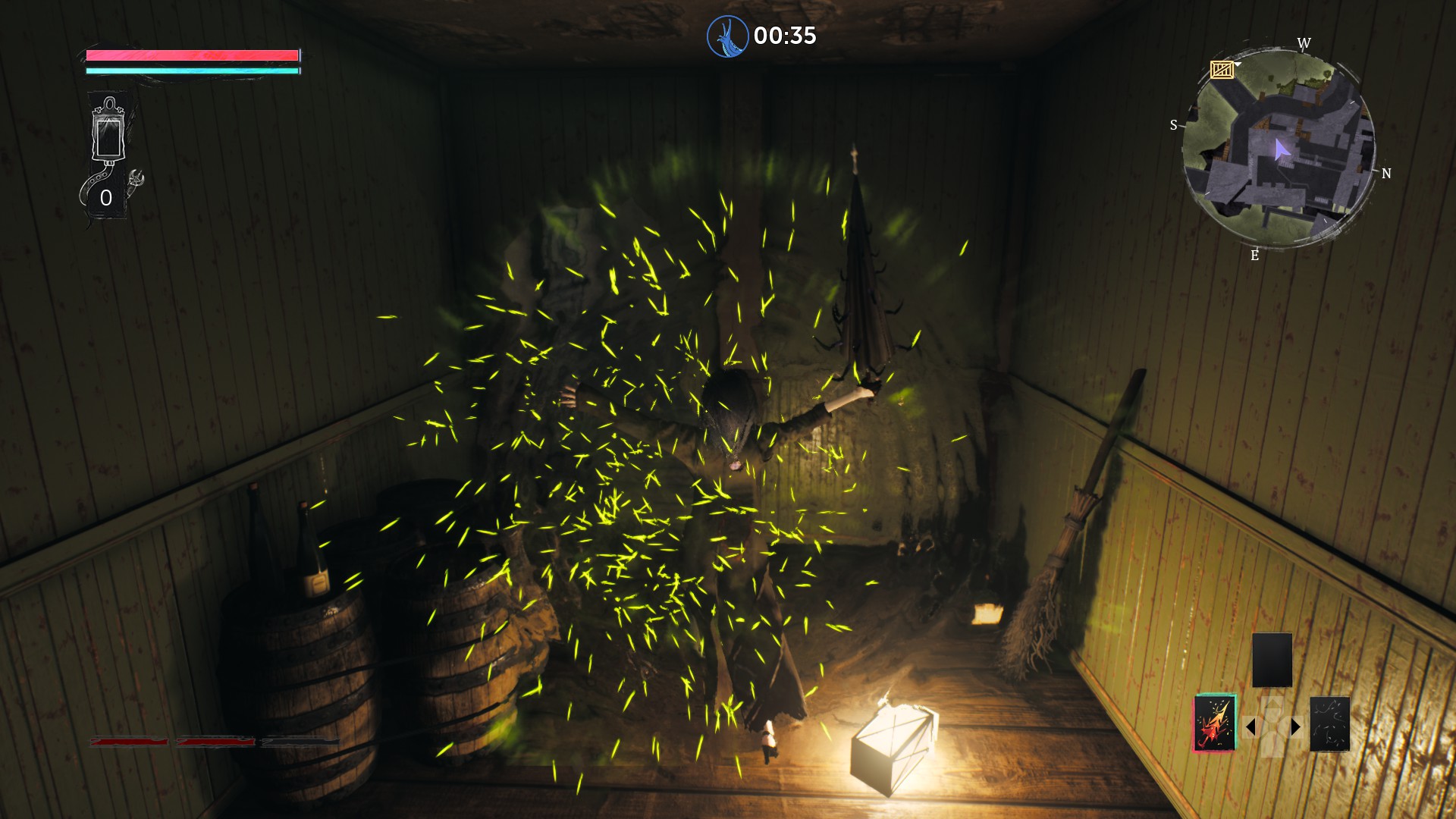Toggle the down pad of the card selector
The height and width of the screenshot is (819, 1456).
click(x=1273, y=750)
